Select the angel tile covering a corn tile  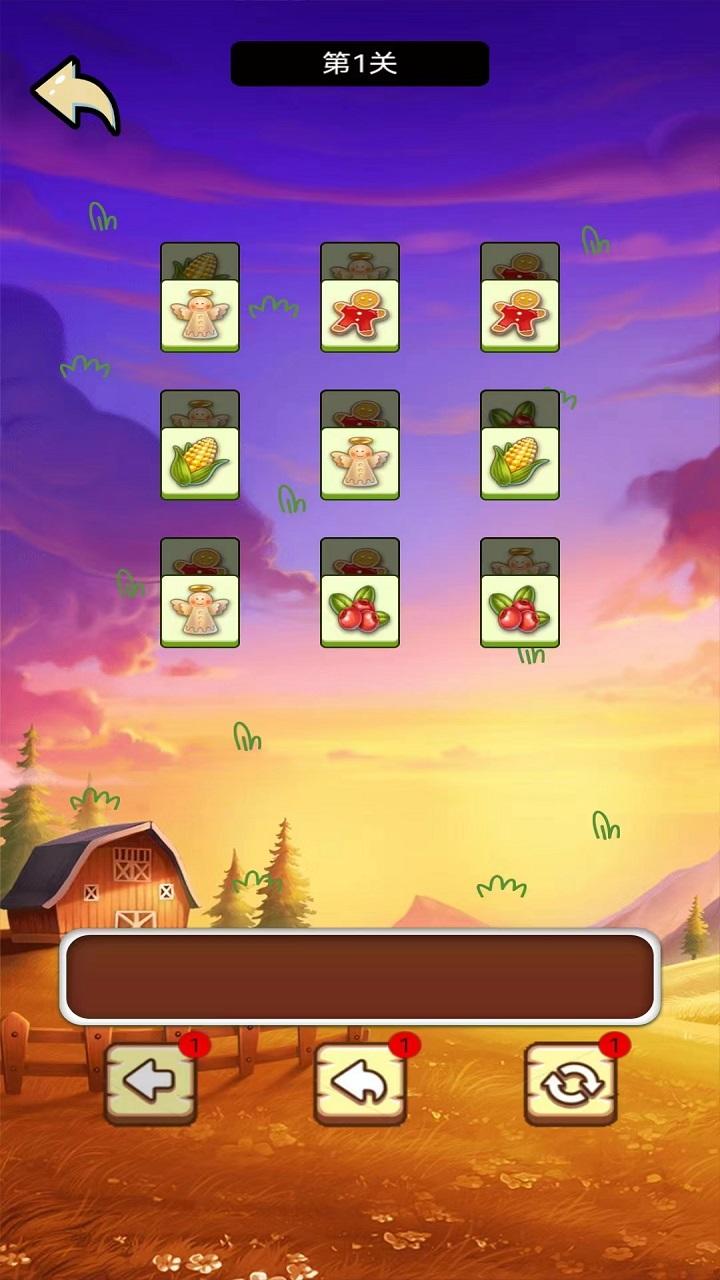tap(200, 316)
